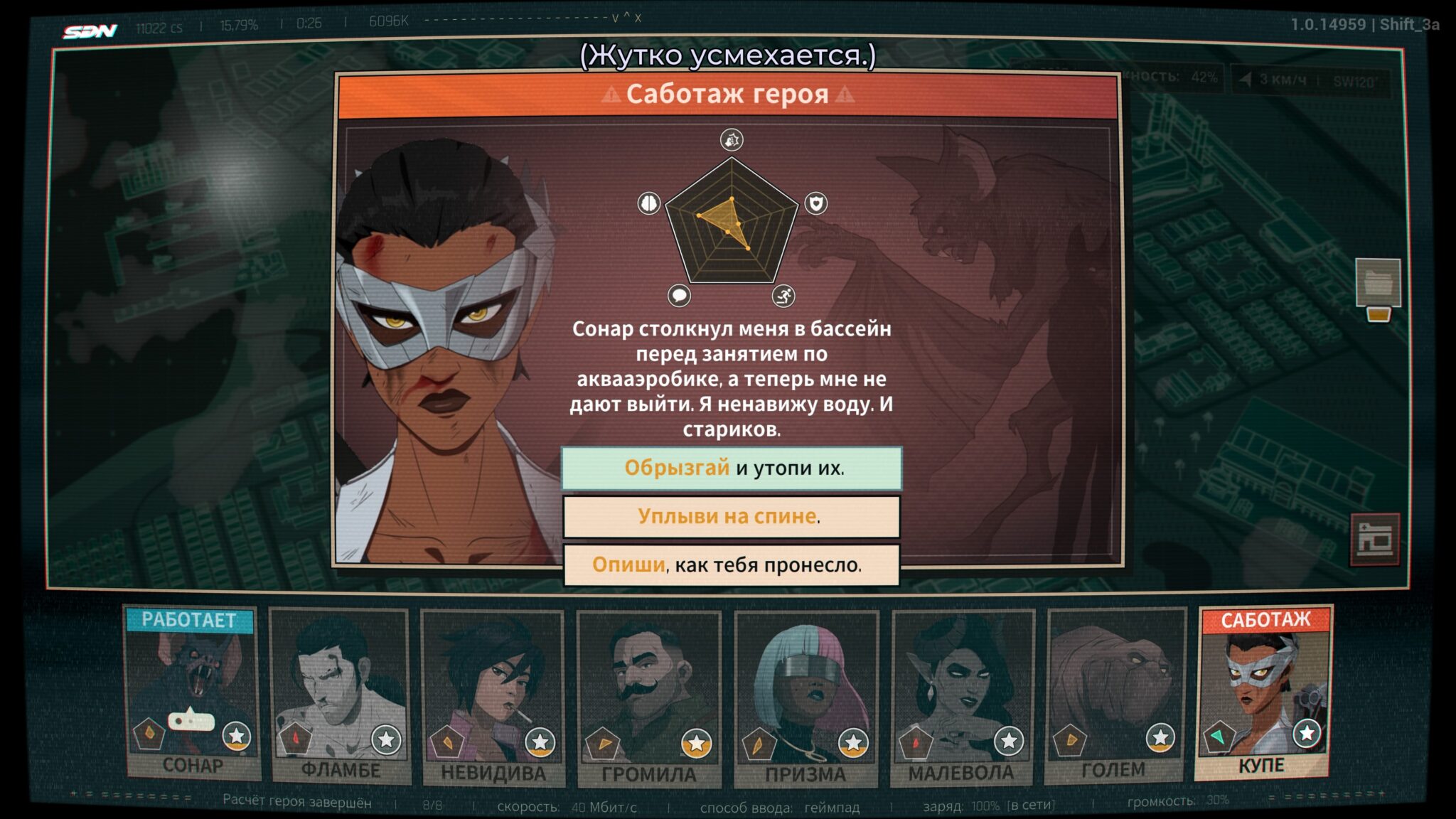Select the Сонар hero card
The height and width of the screenshot is (819, 1456).
pos(191,693)
